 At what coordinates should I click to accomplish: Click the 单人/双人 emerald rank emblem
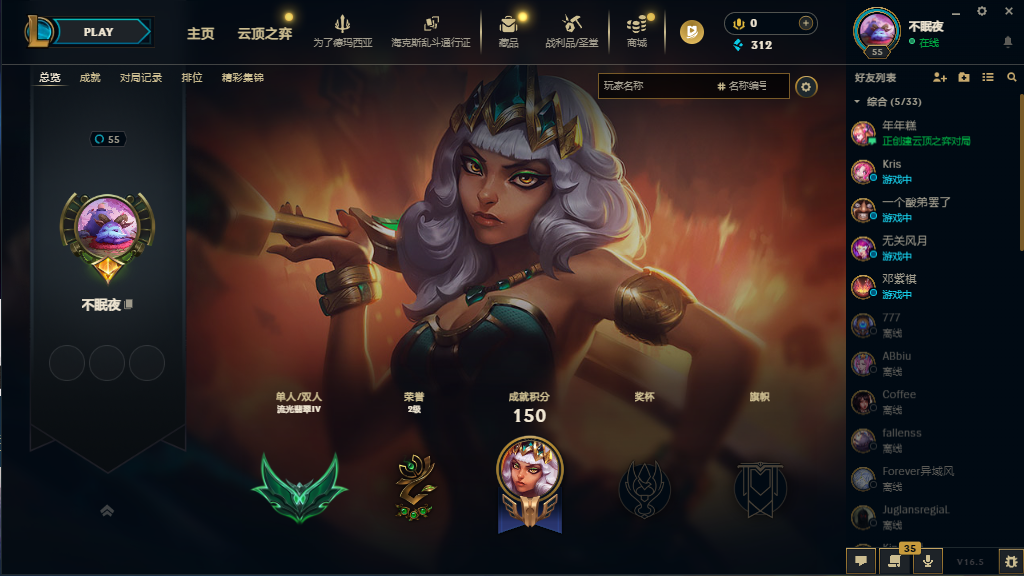pos(299,487)
